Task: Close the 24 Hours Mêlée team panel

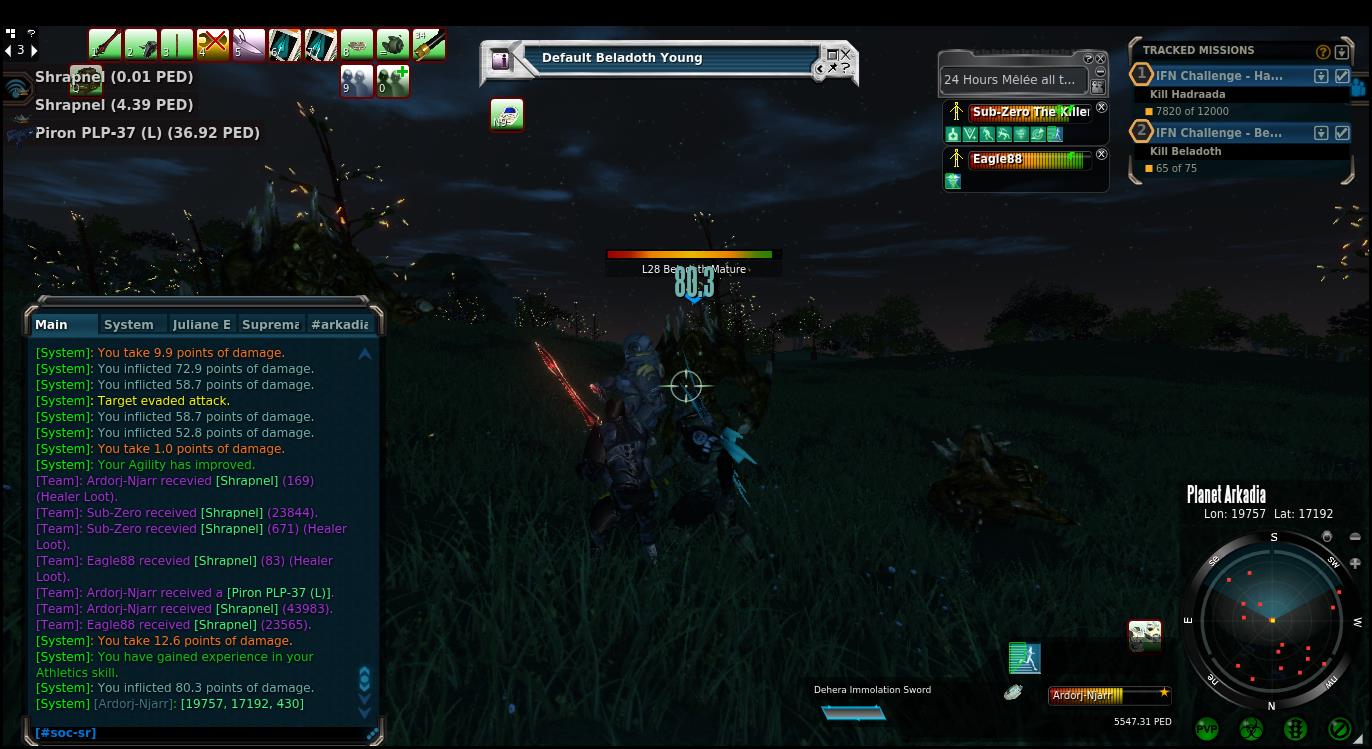Action: tap(1101, 59)
